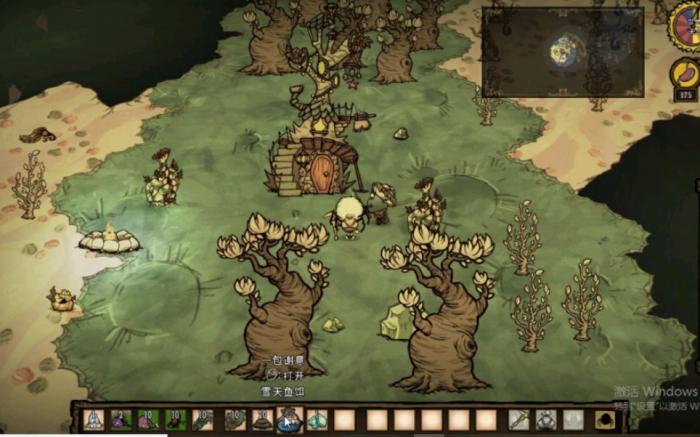Viewport: 700px width, 437px height.
Task: Select the item stack showing 30
Action: 262,420
